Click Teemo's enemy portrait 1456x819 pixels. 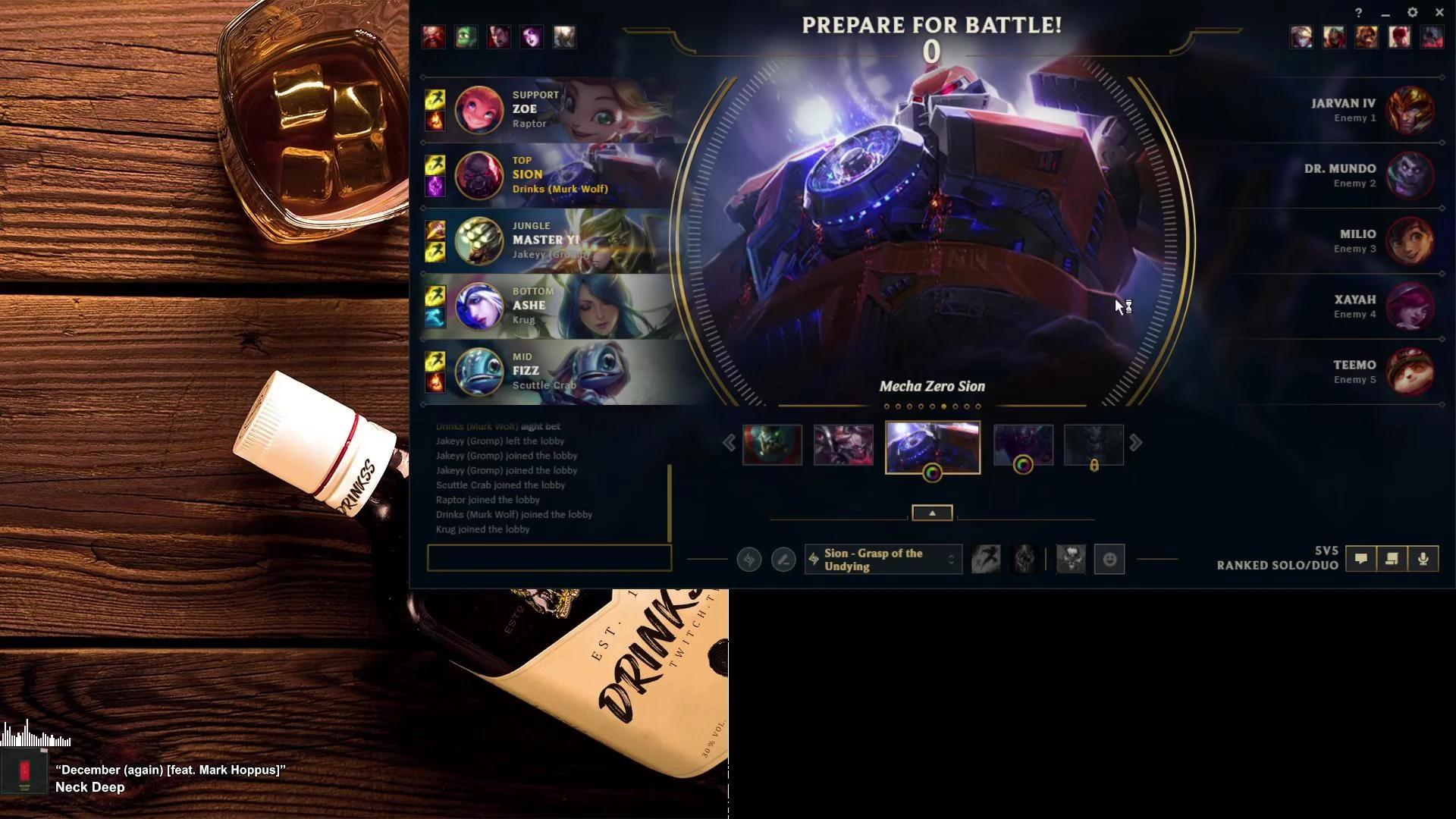[1410, 372]
